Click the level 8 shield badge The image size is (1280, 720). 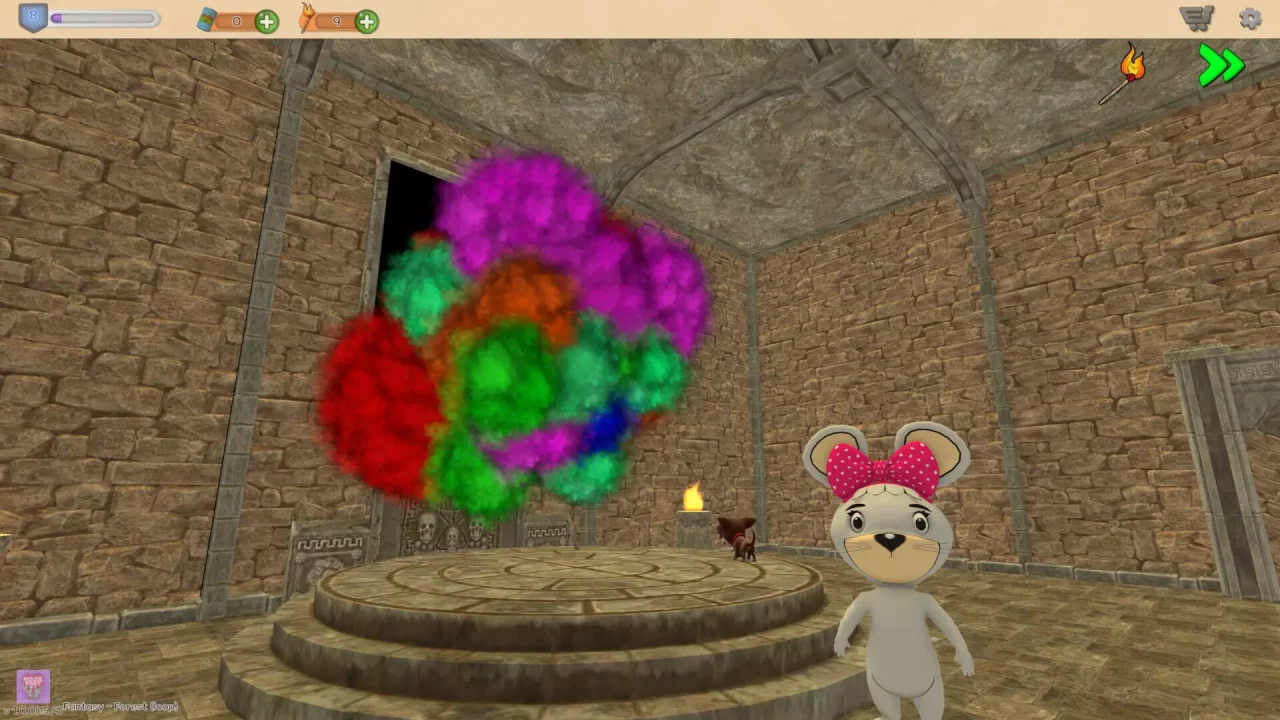(x=33, y=15)
